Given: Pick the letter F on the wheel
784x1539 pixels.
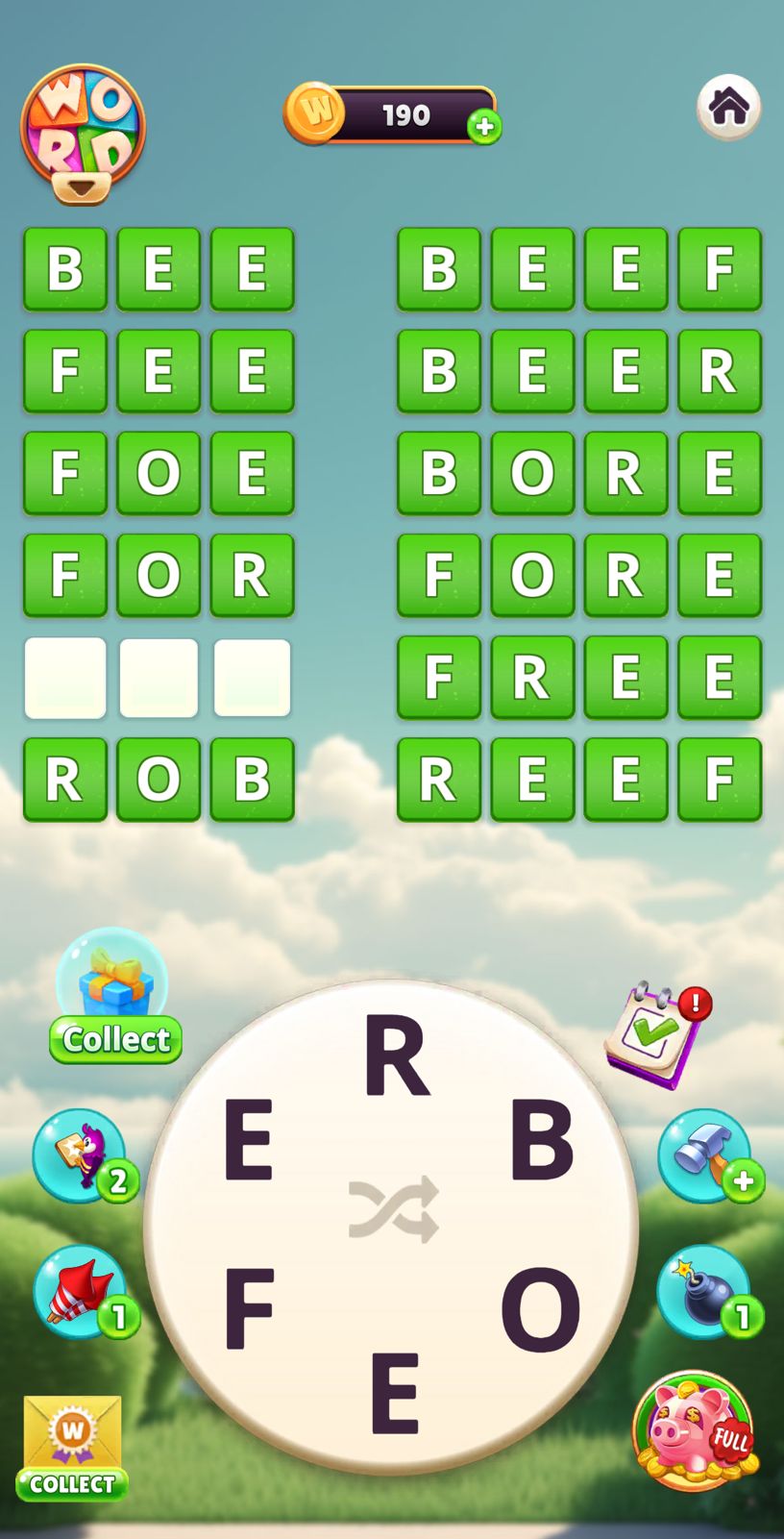Looking at the screenshot, I should (x=249, y=1308).
